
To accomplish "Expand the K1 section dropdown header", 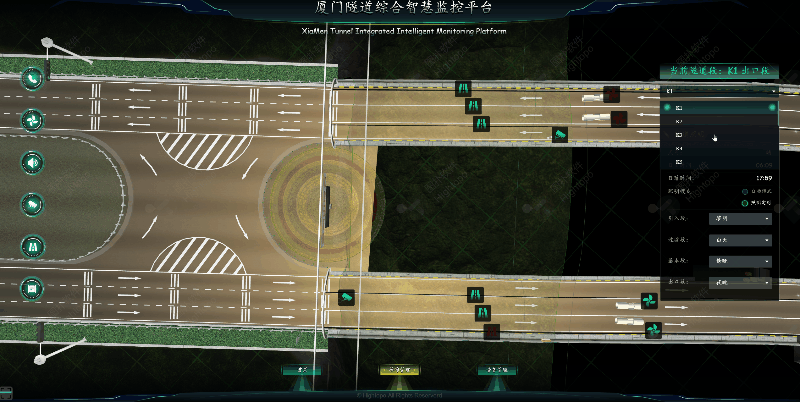I will [x=718, y=91].
